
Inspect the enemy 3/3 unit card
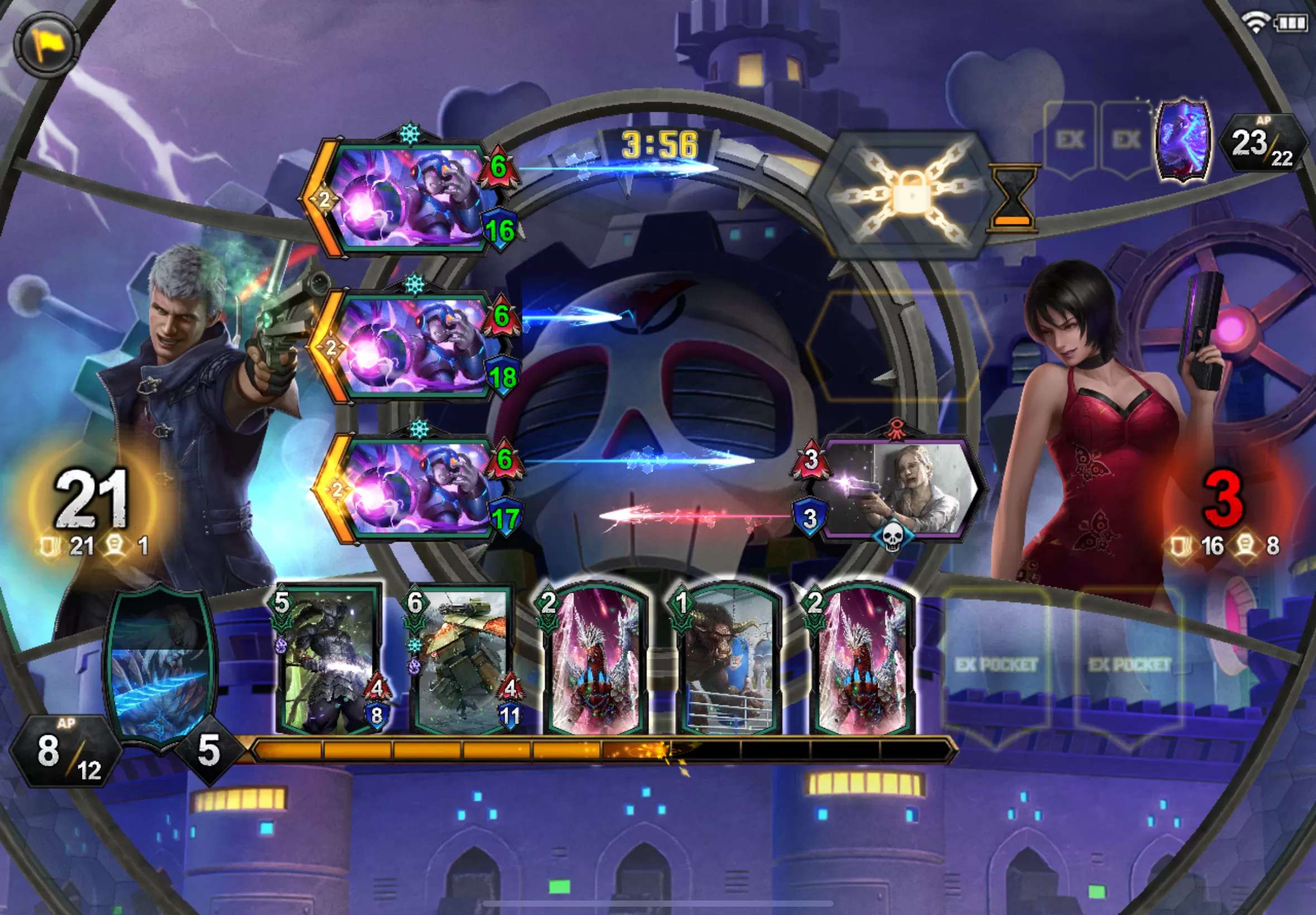pos(897,490)
